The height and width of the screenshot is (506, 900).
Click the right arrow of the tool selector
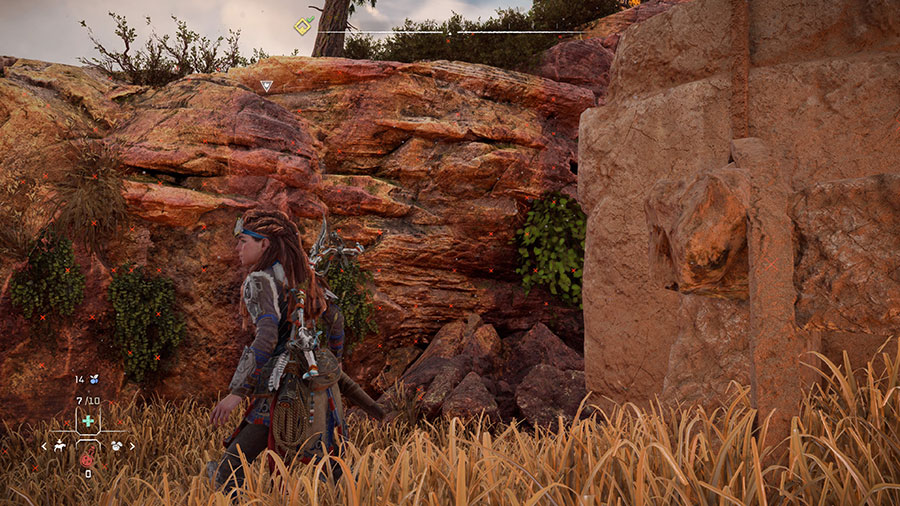pos(132,446)
